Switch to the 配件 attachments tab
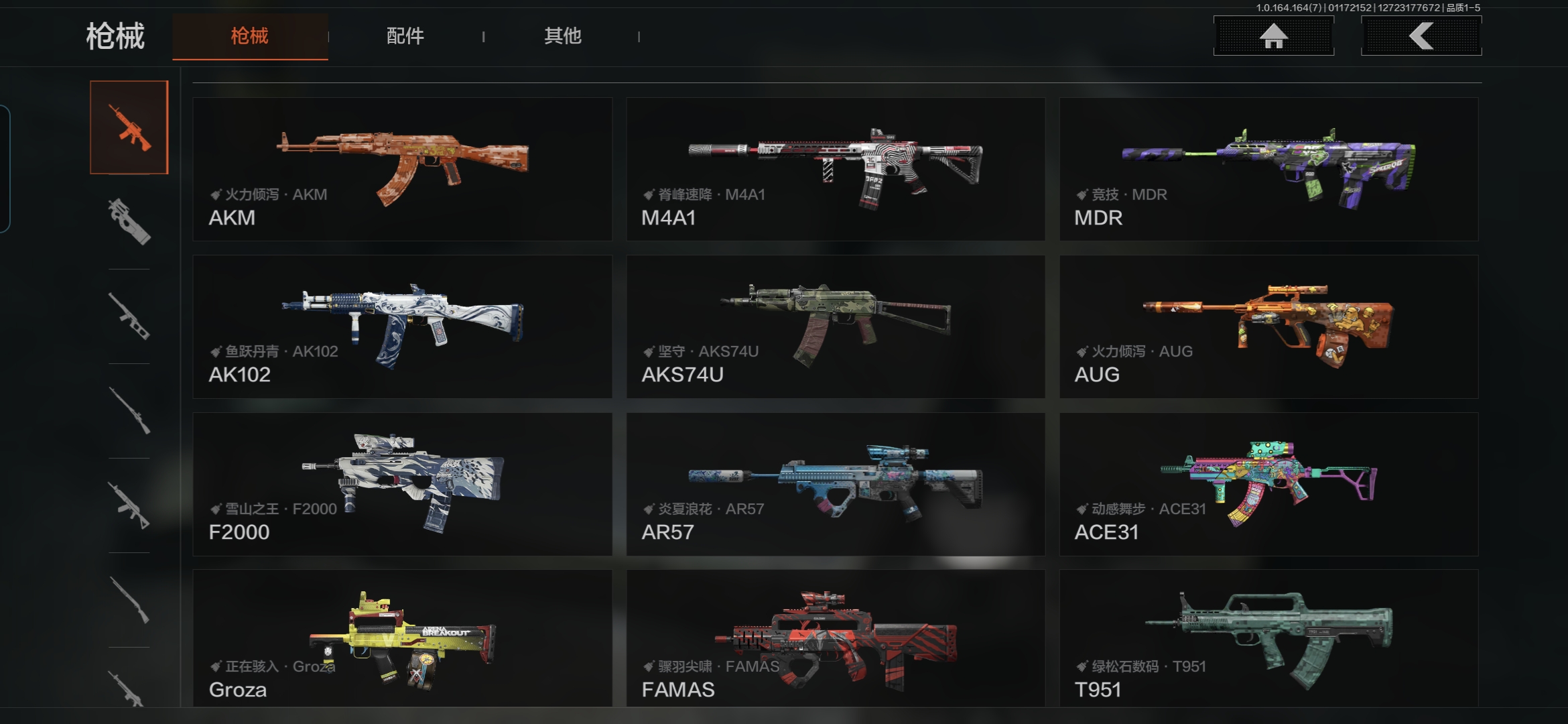The width and height of the screenshot is (1568, 724). (405, 36)
